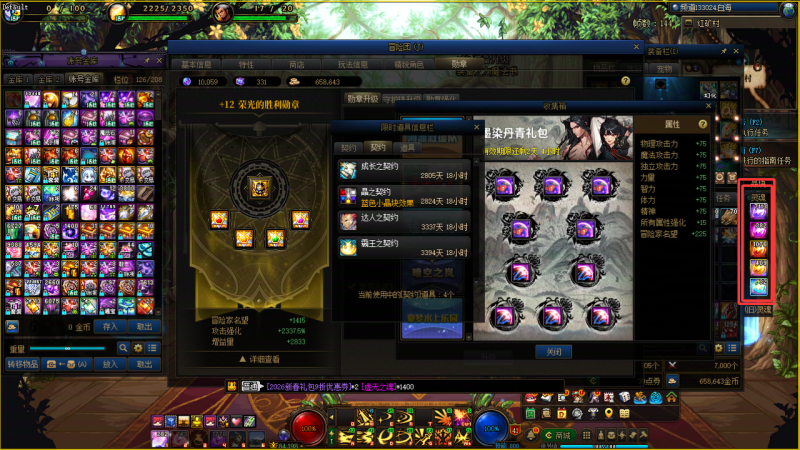800x450 pixels.
Task: Open the 特性 tab
Action: click(x=247, y=63)
